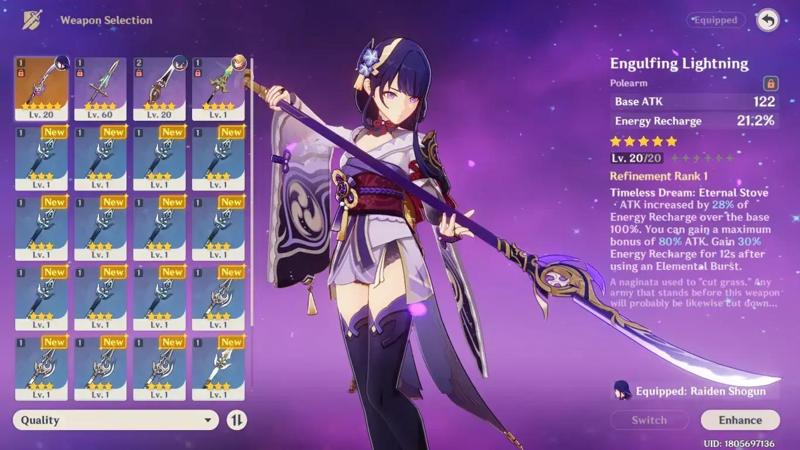The image size is (800, 450).
Task: Go back using the return arrow button
Action: (x=767, y=20)
